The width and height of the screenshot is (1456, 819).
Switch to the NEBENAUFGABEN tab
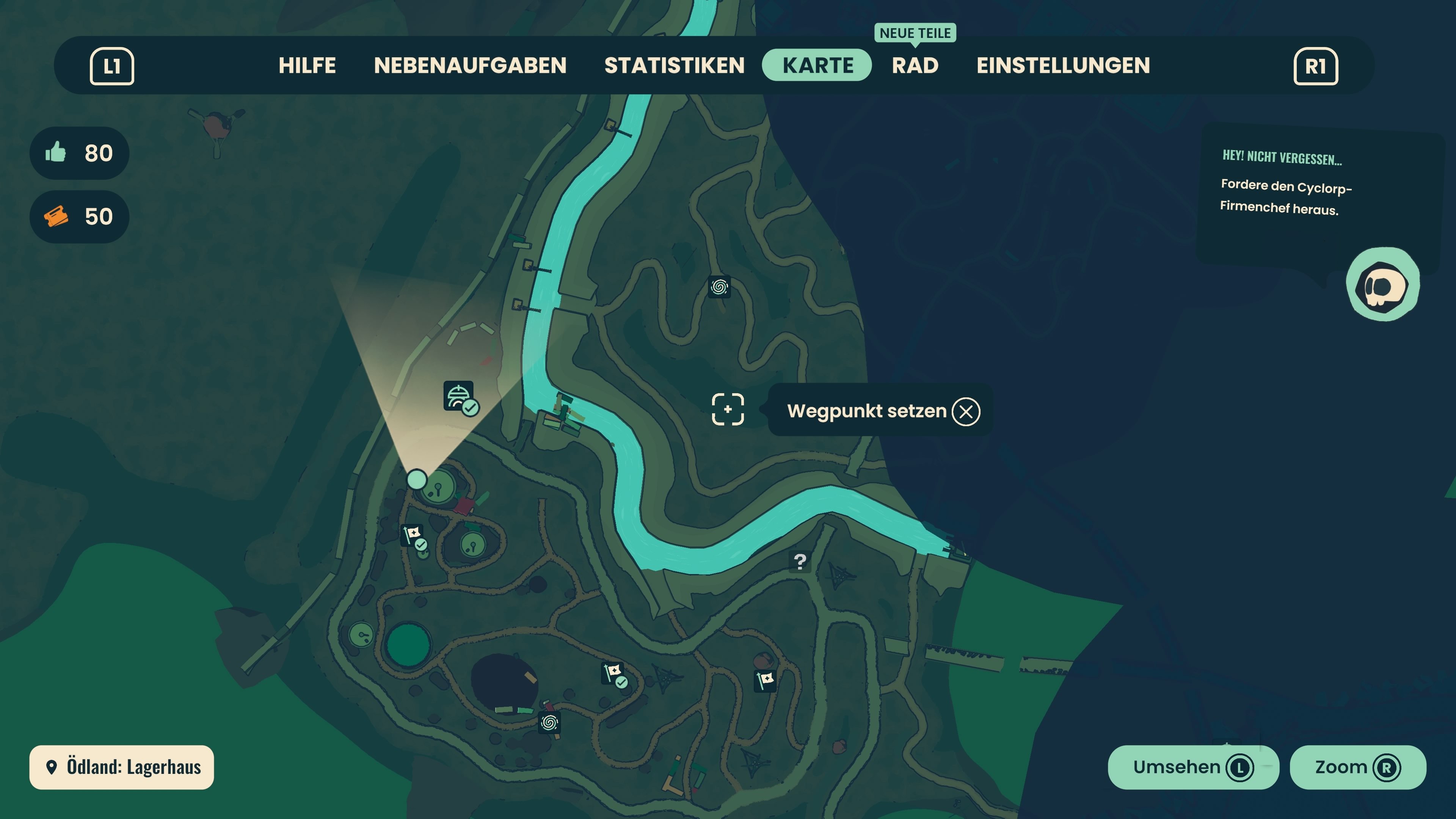point(471,65)
